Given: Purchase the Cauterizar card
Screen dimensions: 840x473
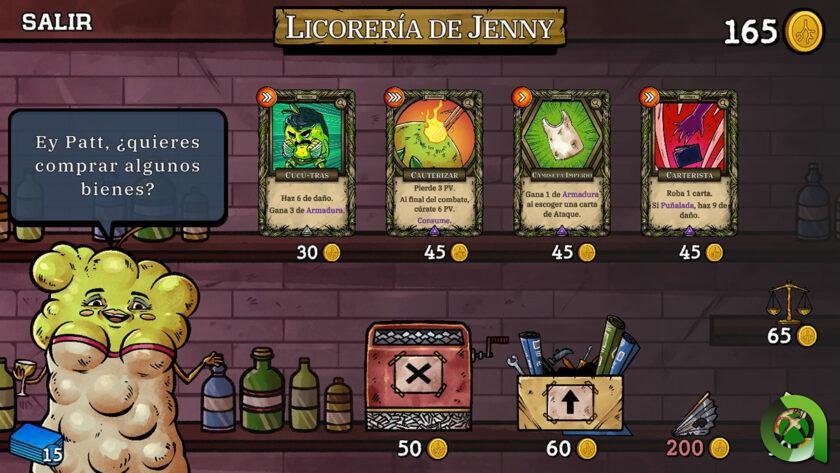Looking at the screenshot, I should [x=433, y=163].
